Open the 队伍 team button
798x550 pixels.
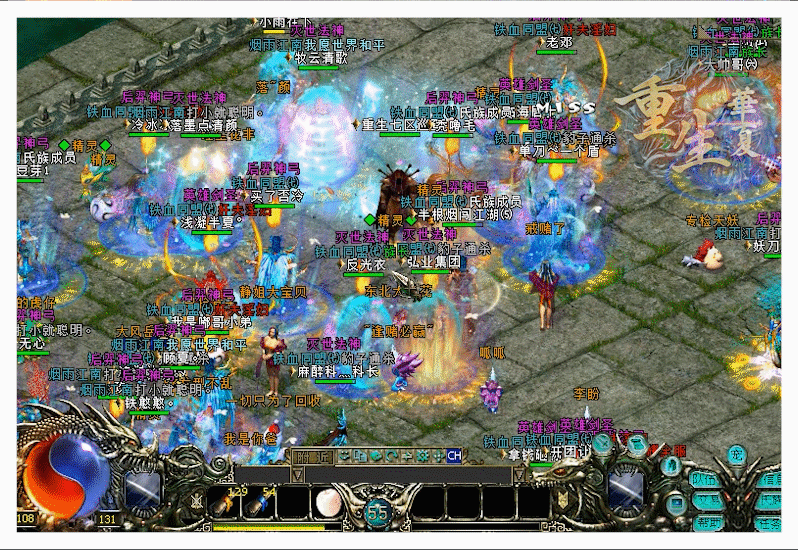tap(705, 479)
